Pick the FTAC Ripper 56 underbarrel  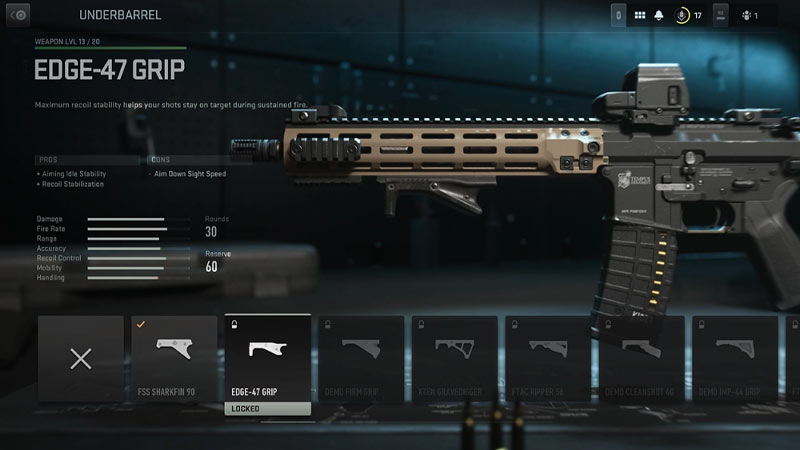[547, 358]
